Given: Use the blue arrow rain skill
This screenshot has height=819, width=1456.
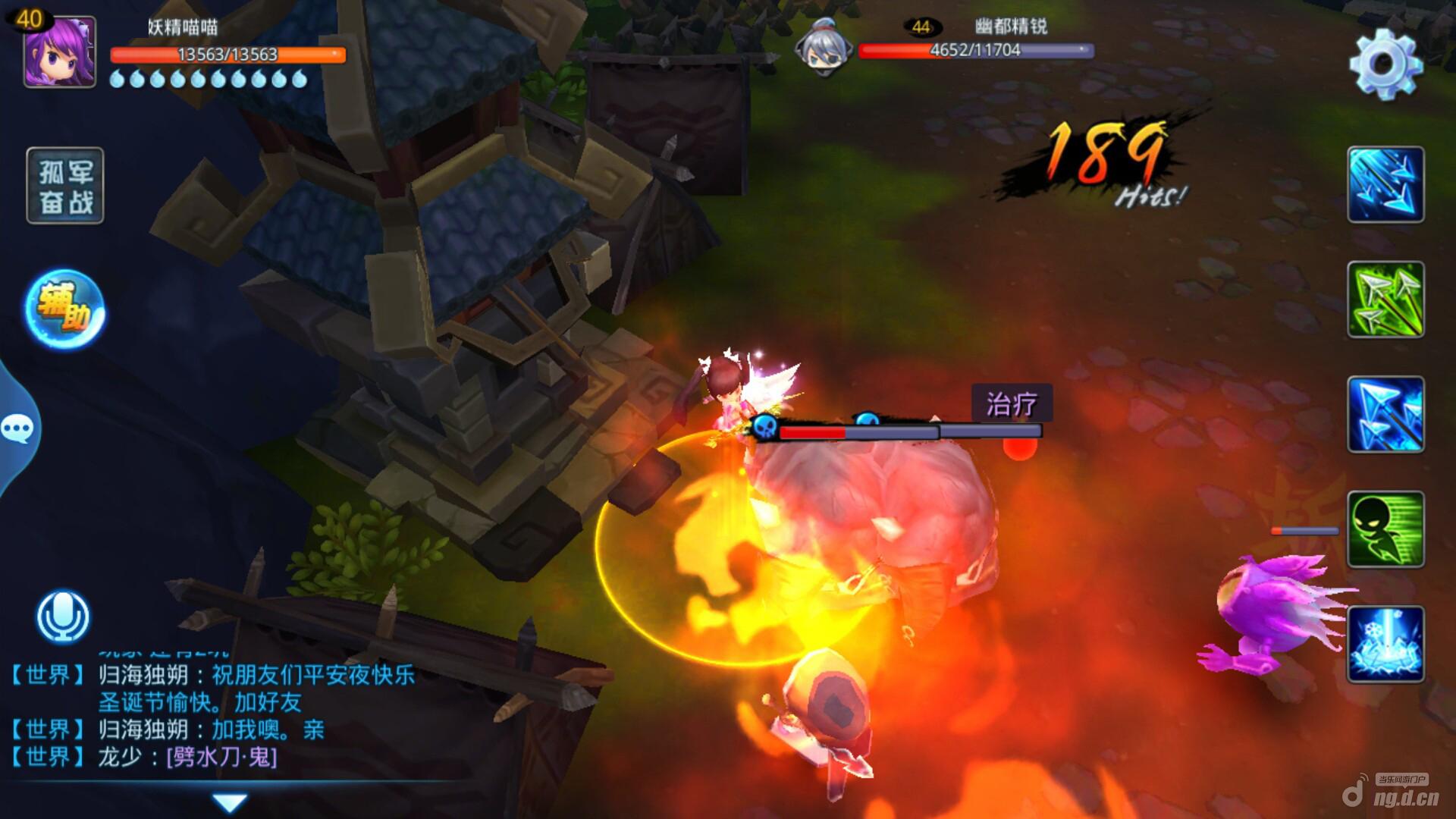Looking at the screenshot, I should [1385, 185].
